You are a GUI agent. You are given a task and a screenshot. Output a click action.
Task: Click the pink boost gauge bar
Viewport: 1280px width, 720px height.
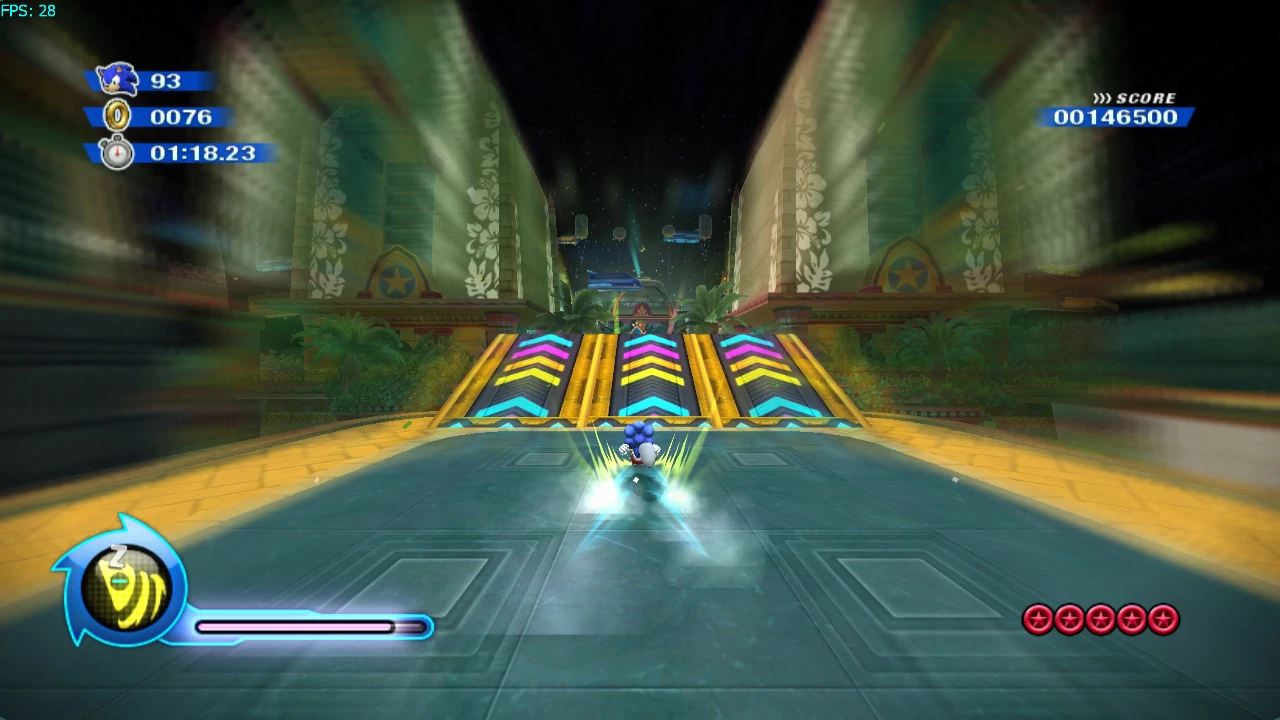[295, 627]
